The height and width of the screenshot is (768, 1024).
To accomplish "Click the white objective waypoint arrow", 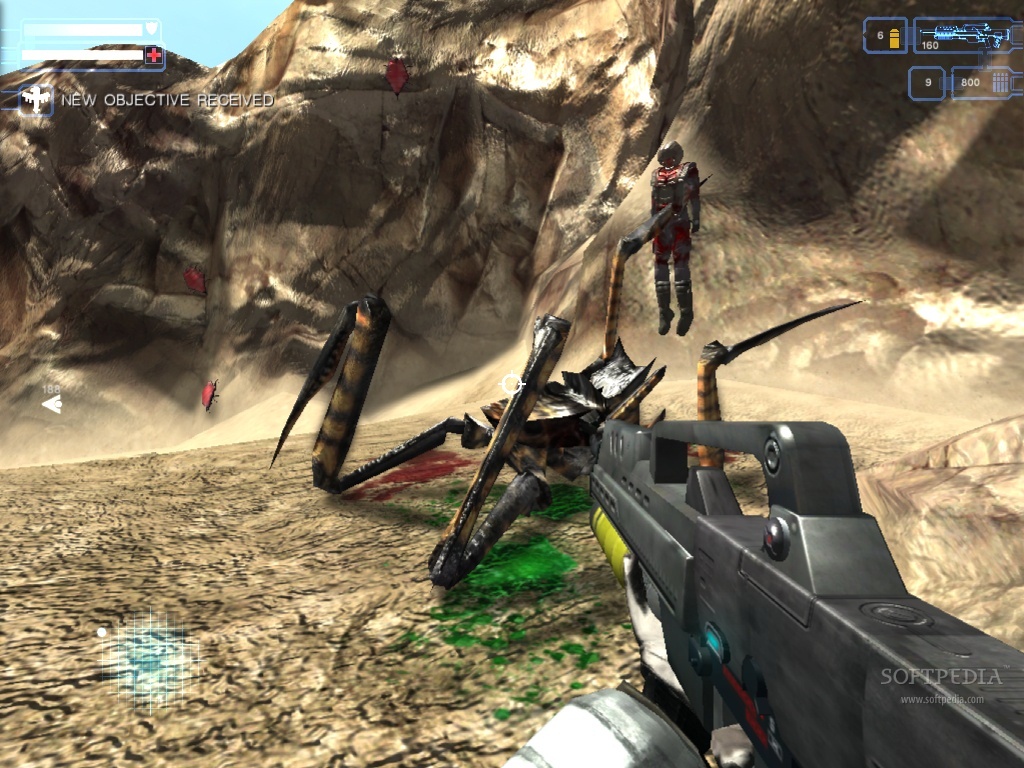I will click(51, 404).
